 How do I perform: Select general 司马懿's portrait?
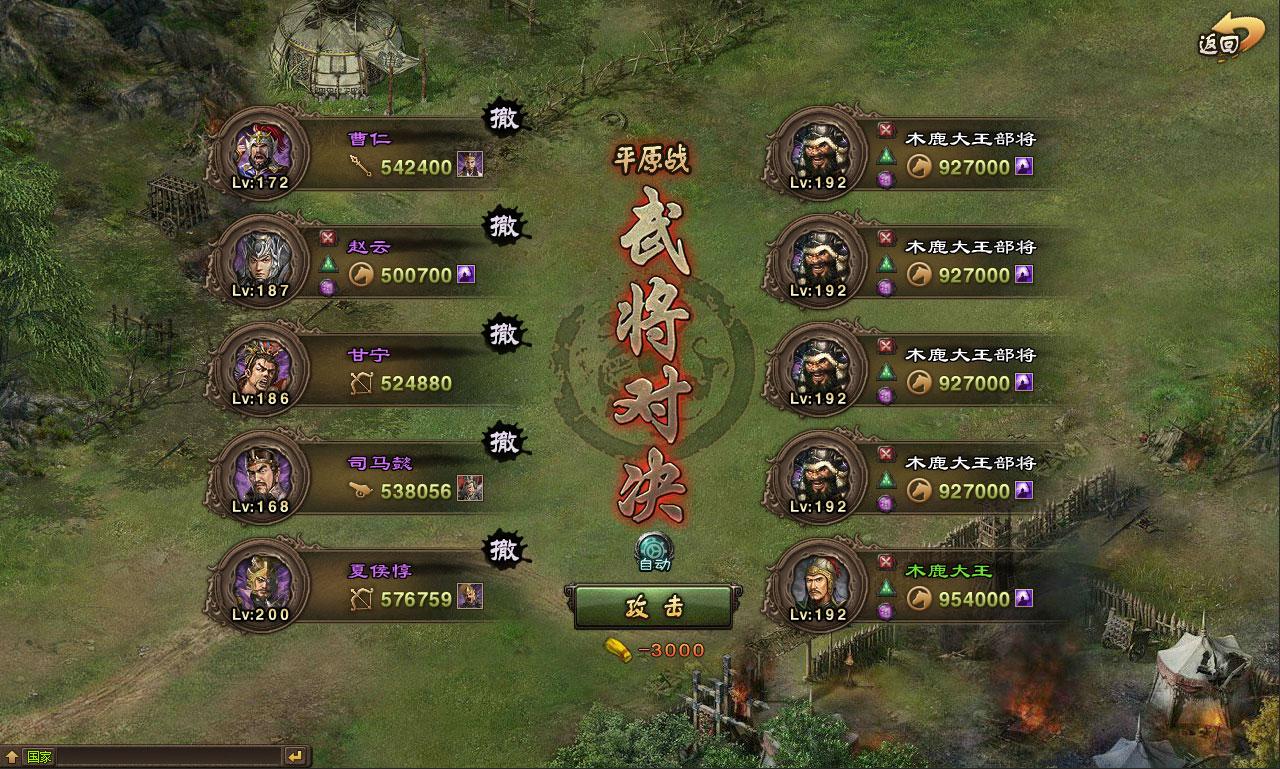[x=260, y=477]
